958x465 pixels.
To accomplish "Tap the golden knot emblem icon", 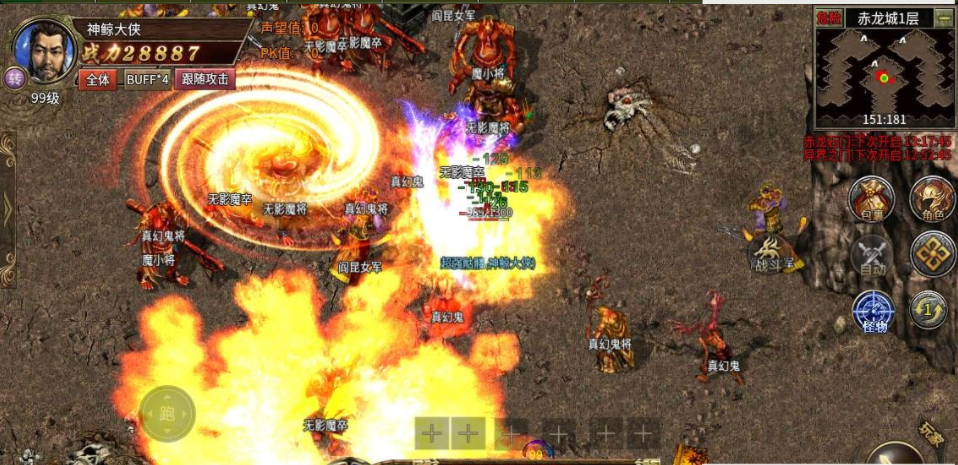I will (932, 254).
